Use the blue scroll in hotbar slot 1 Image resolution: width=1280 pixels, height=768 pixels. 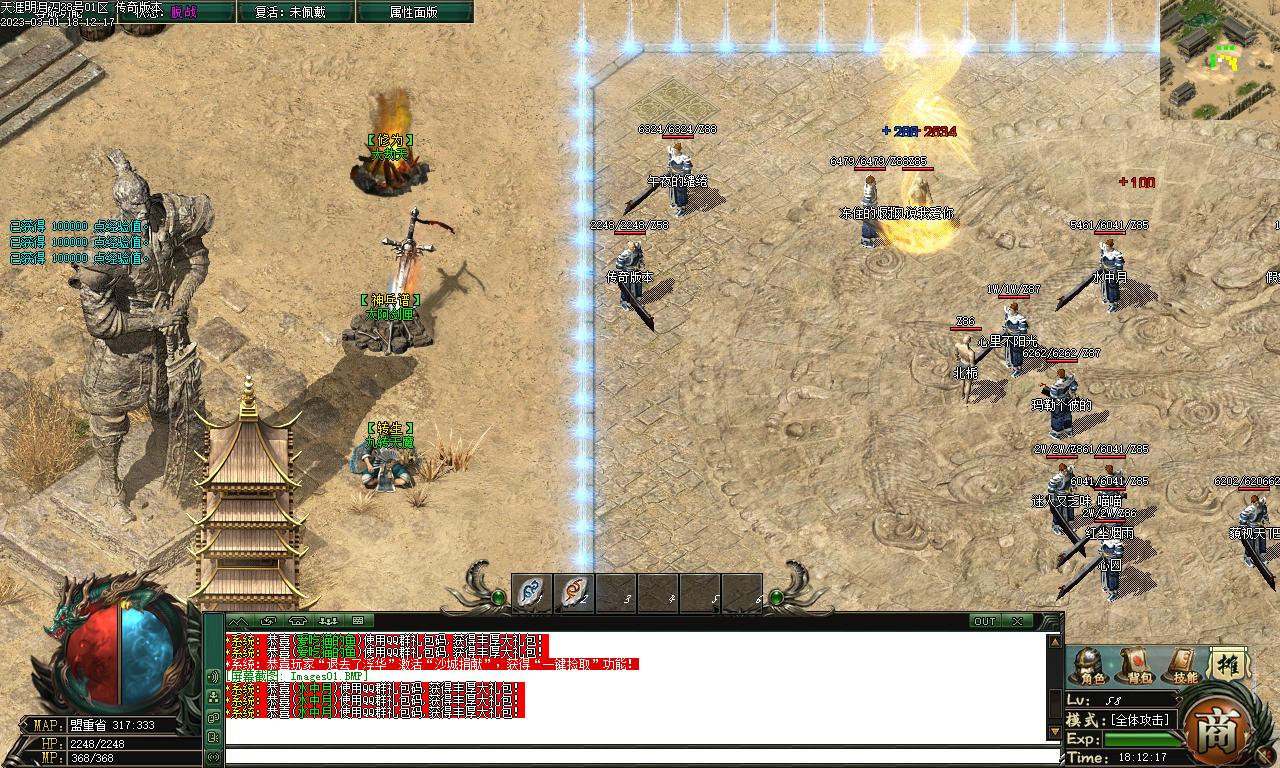coord(532,593)
